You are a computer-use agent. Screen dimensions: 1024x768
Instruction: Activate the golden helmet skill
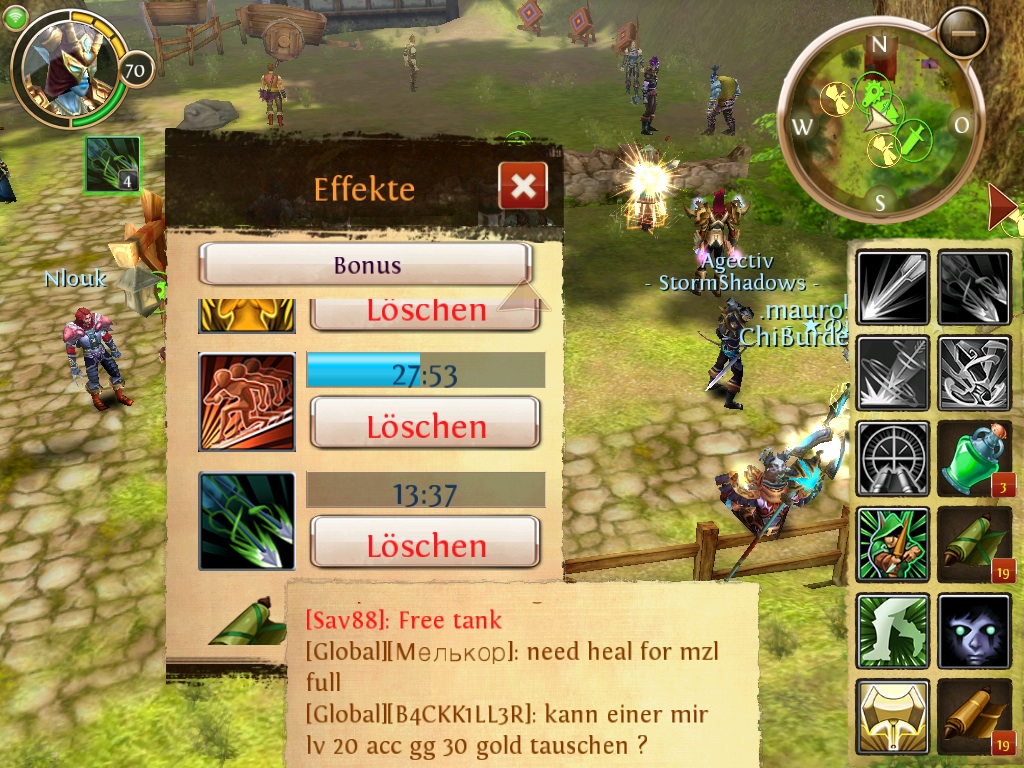point(893,716)
